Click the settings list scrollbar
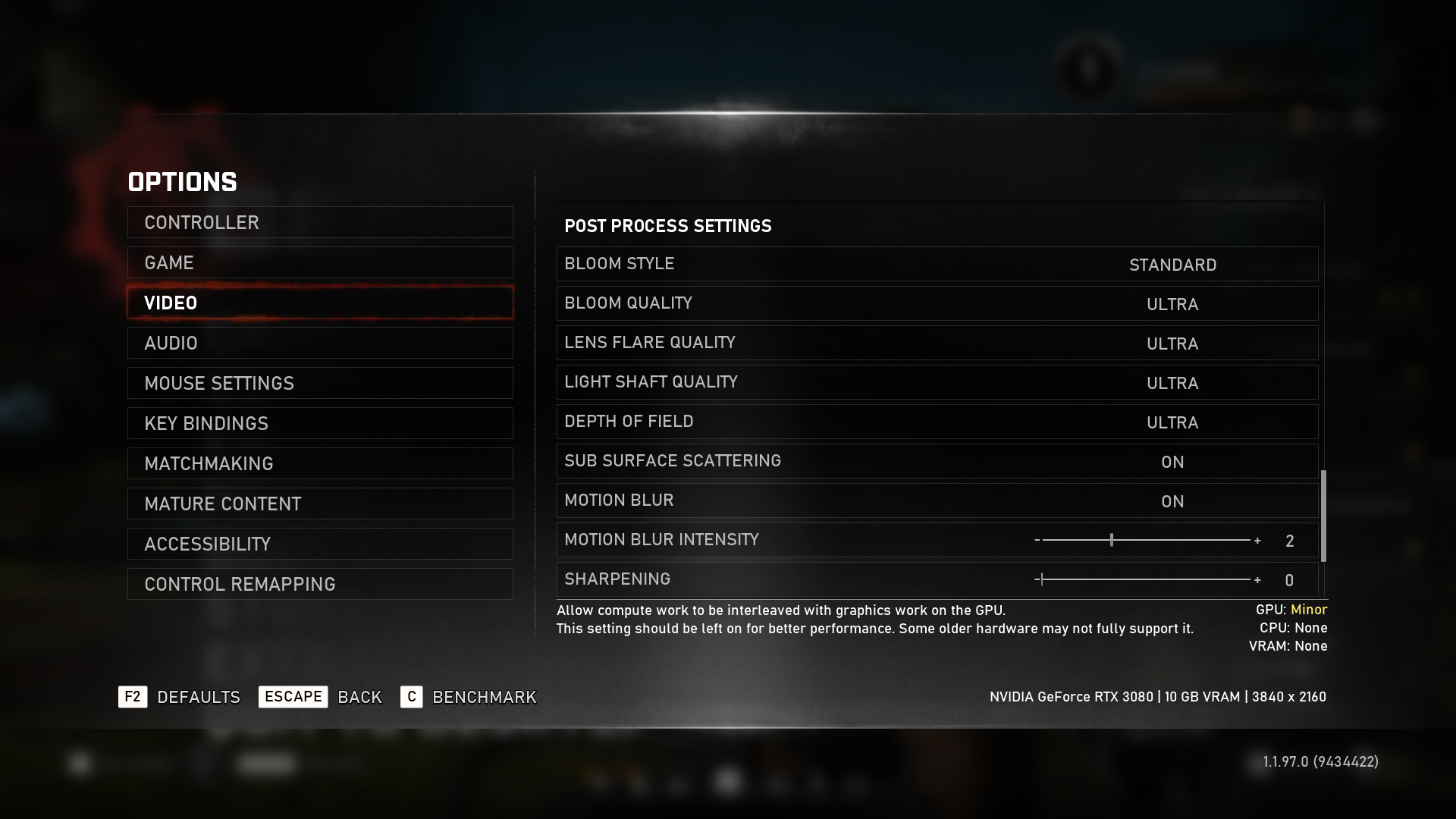The height and width of the screenshot is (819, 1456). pyautogui.click(x=1323, y=516)
